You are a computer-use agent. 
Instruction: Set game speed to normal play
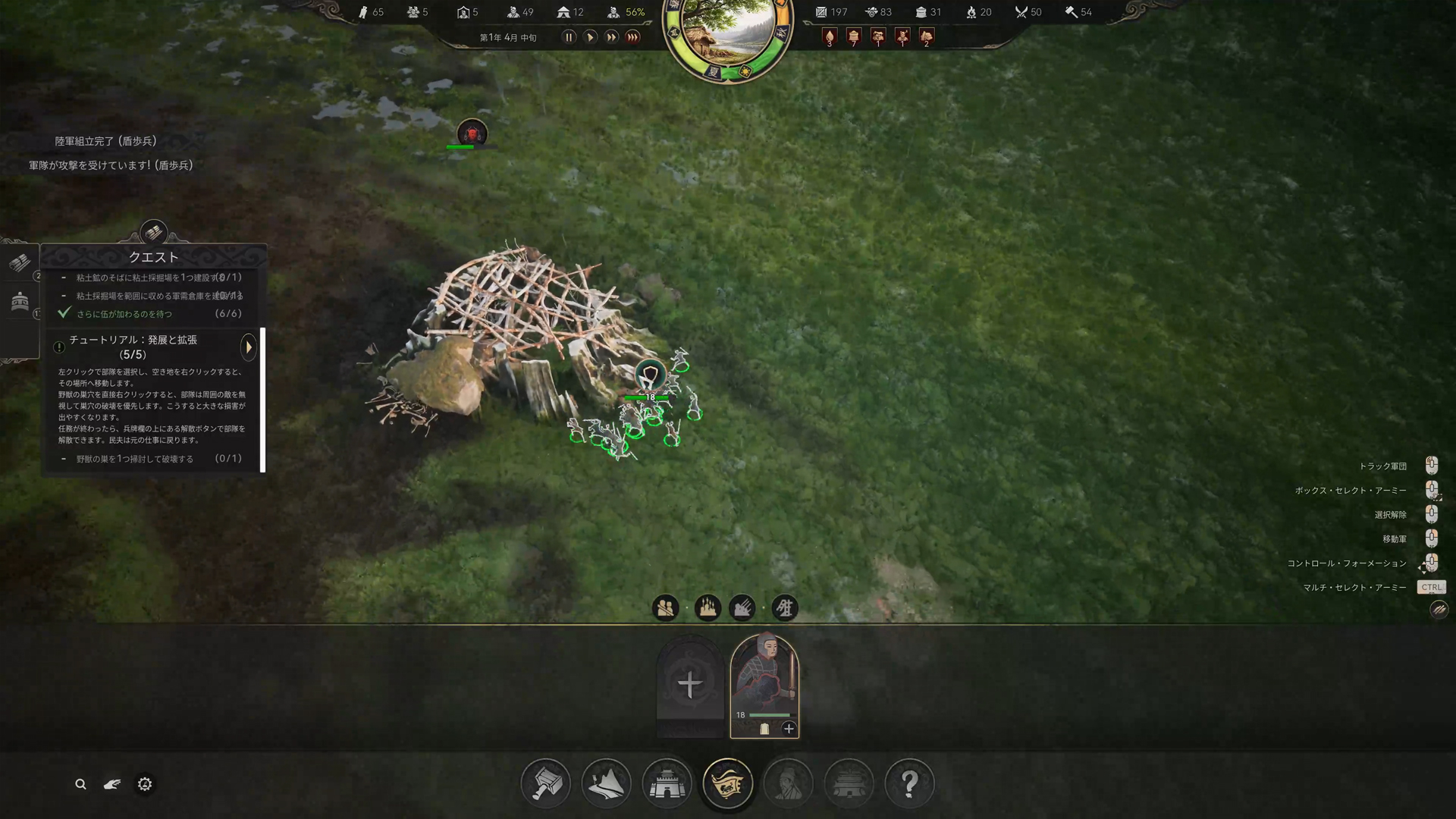590,37
